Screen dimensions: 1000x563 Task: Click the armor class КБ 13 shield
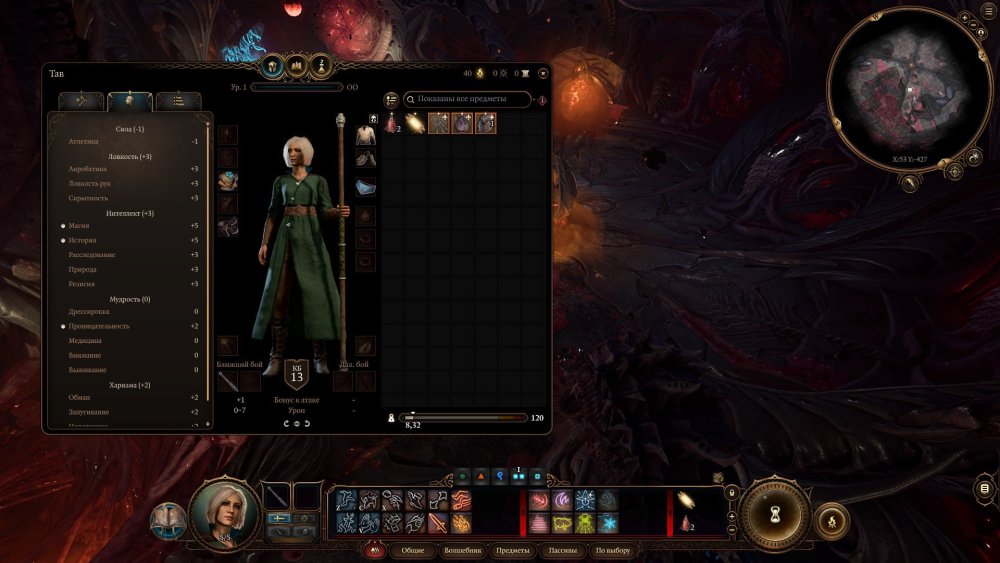296,373
